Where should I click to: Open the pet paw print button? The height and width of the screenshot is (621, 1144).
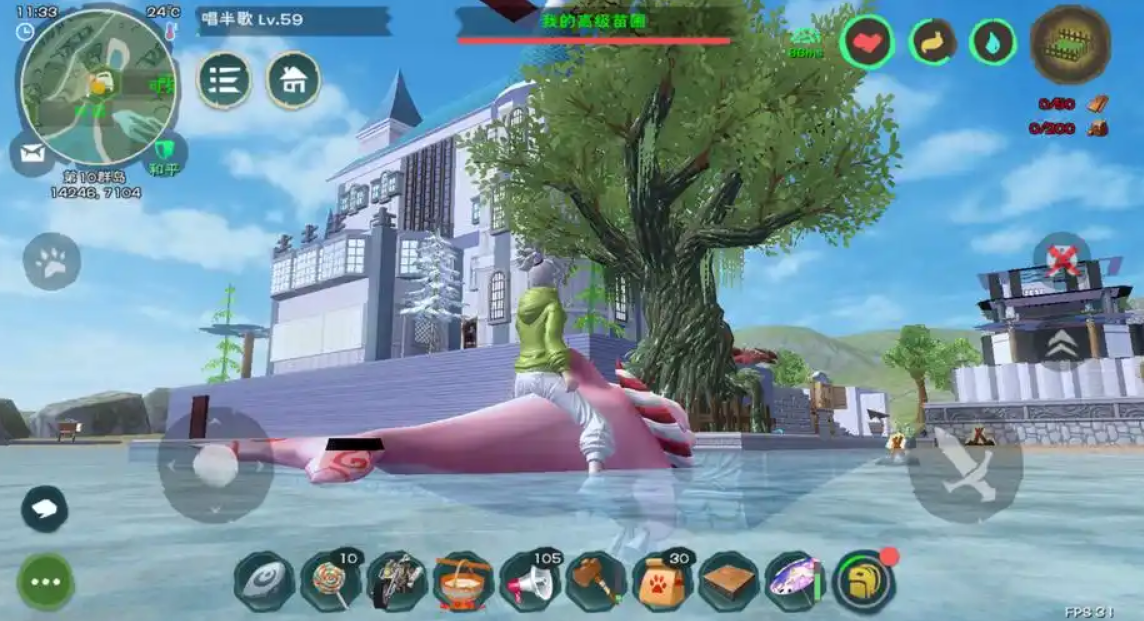51,262
